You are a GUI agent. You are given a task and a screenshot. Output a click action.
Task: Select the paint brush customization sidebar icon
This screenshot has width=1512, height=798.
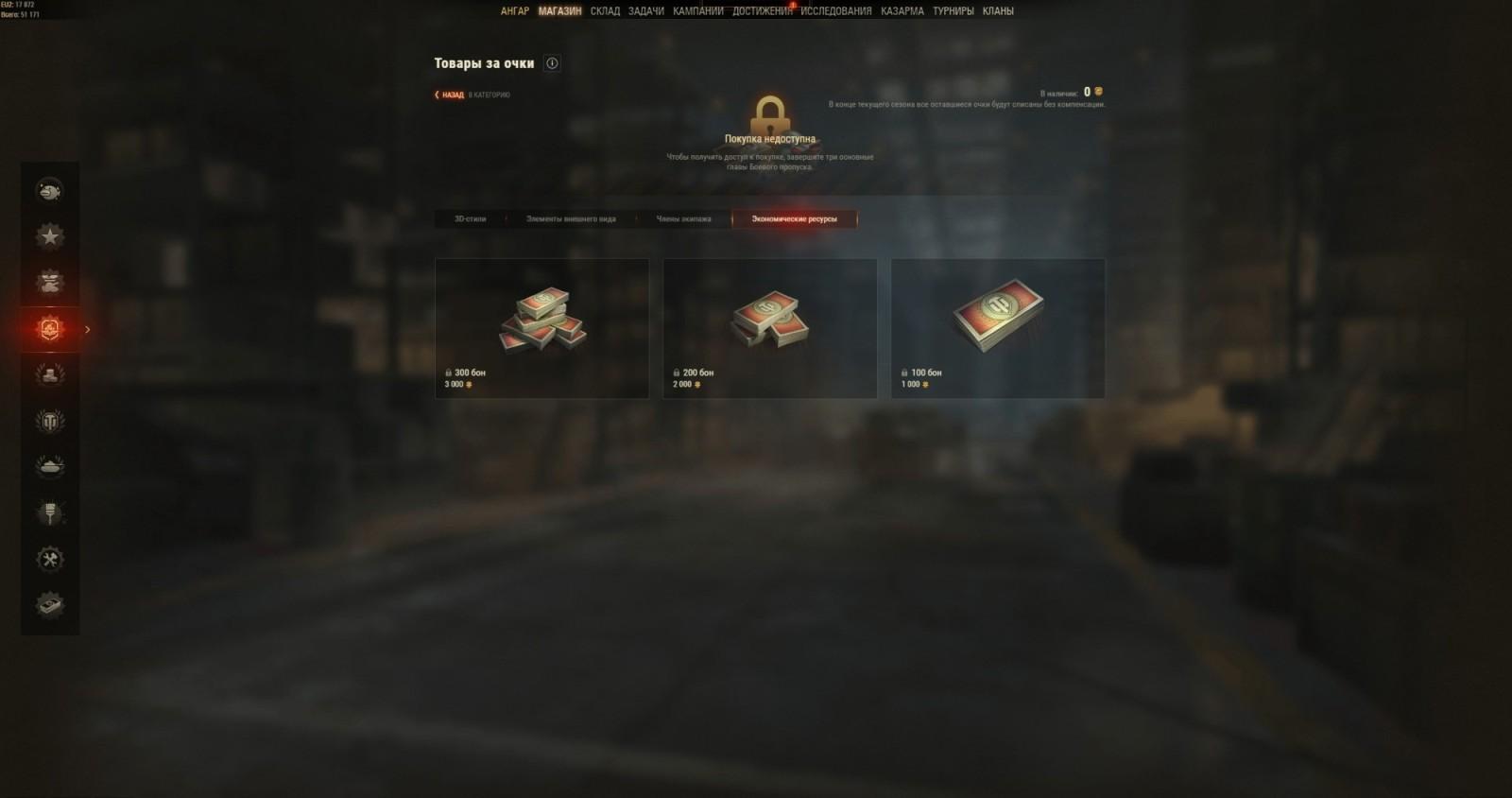49,512
